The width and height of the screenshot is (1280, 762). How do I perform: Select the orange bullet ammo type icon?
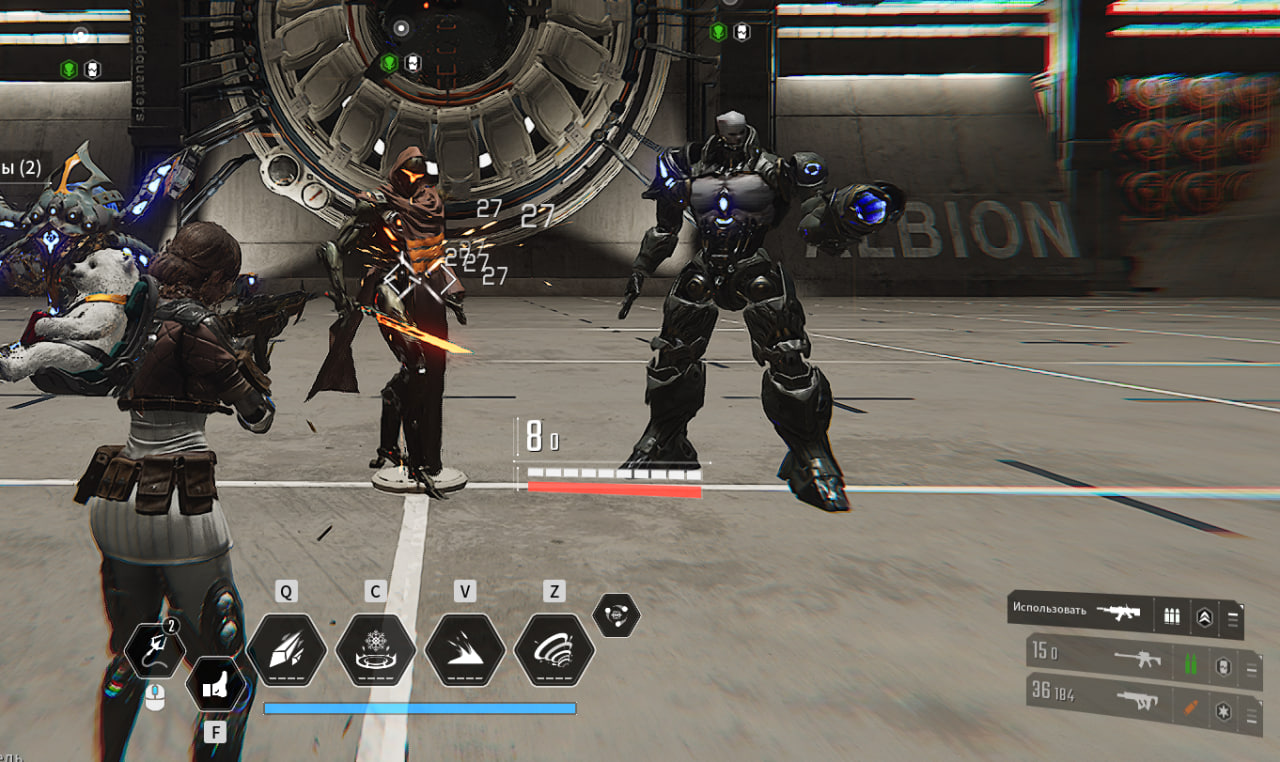pos(1190,709)
